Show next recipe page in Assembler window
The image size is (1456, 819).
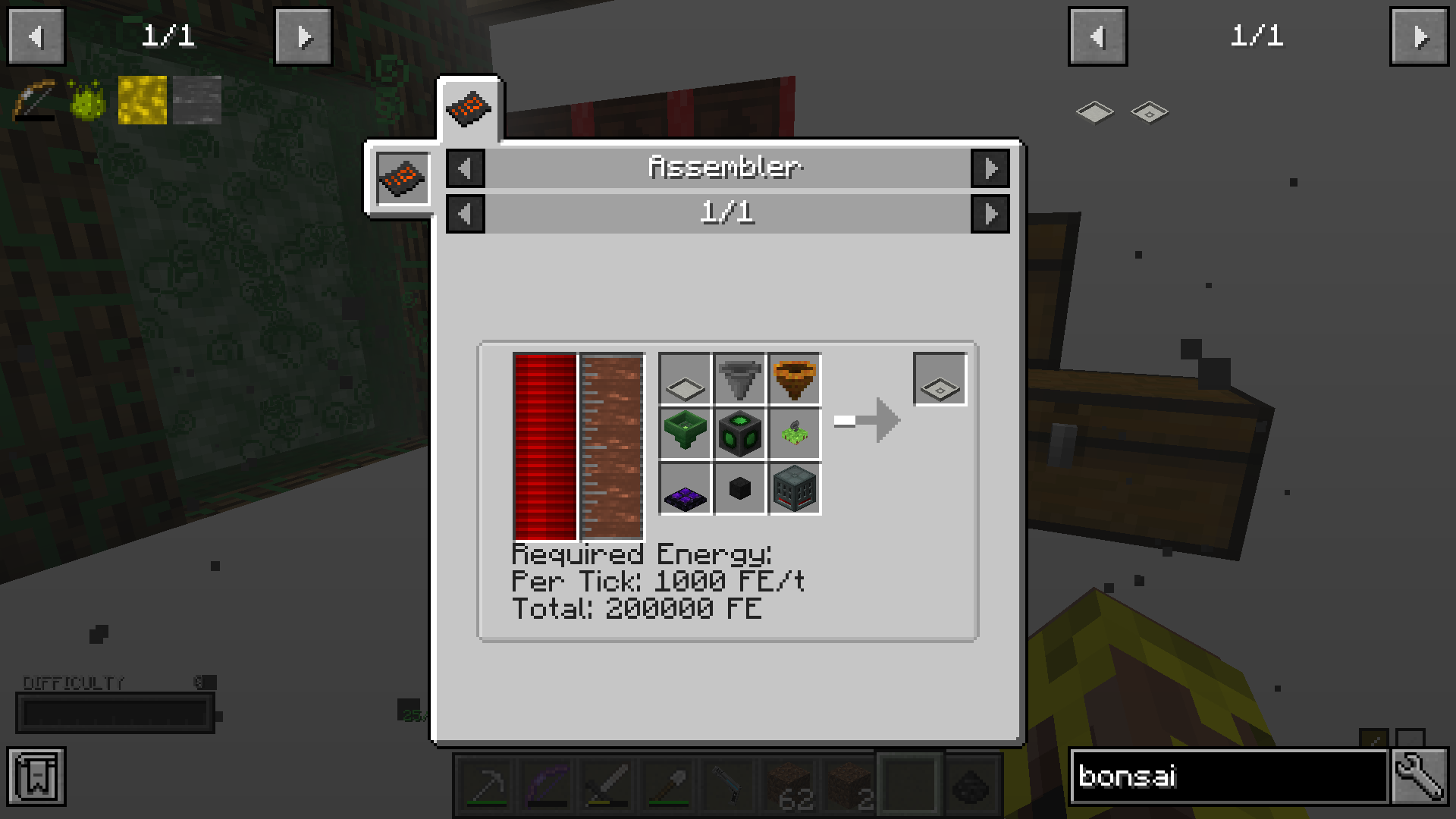pyautogui.click(x=990, y=214)
